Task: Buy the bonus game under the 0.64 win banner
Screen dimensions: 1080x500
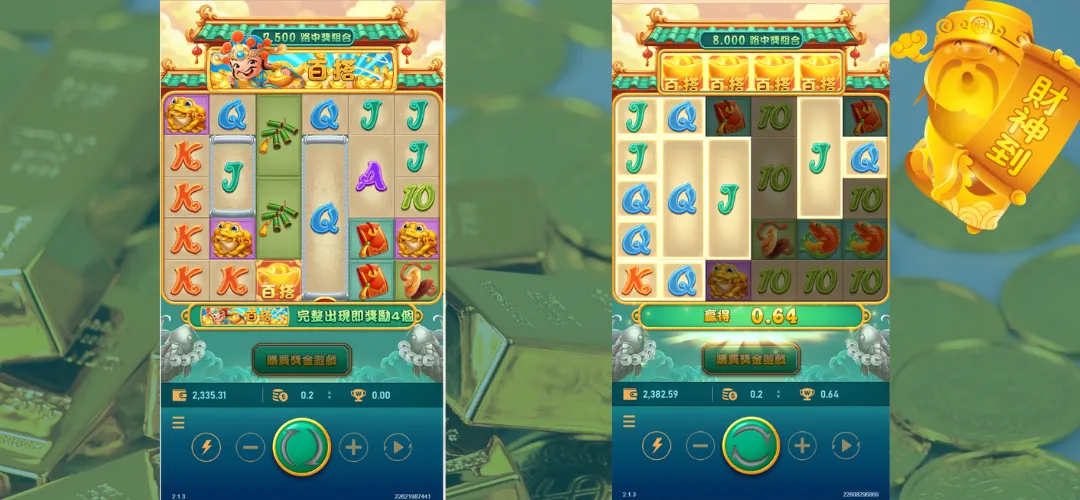Action: 751,359
